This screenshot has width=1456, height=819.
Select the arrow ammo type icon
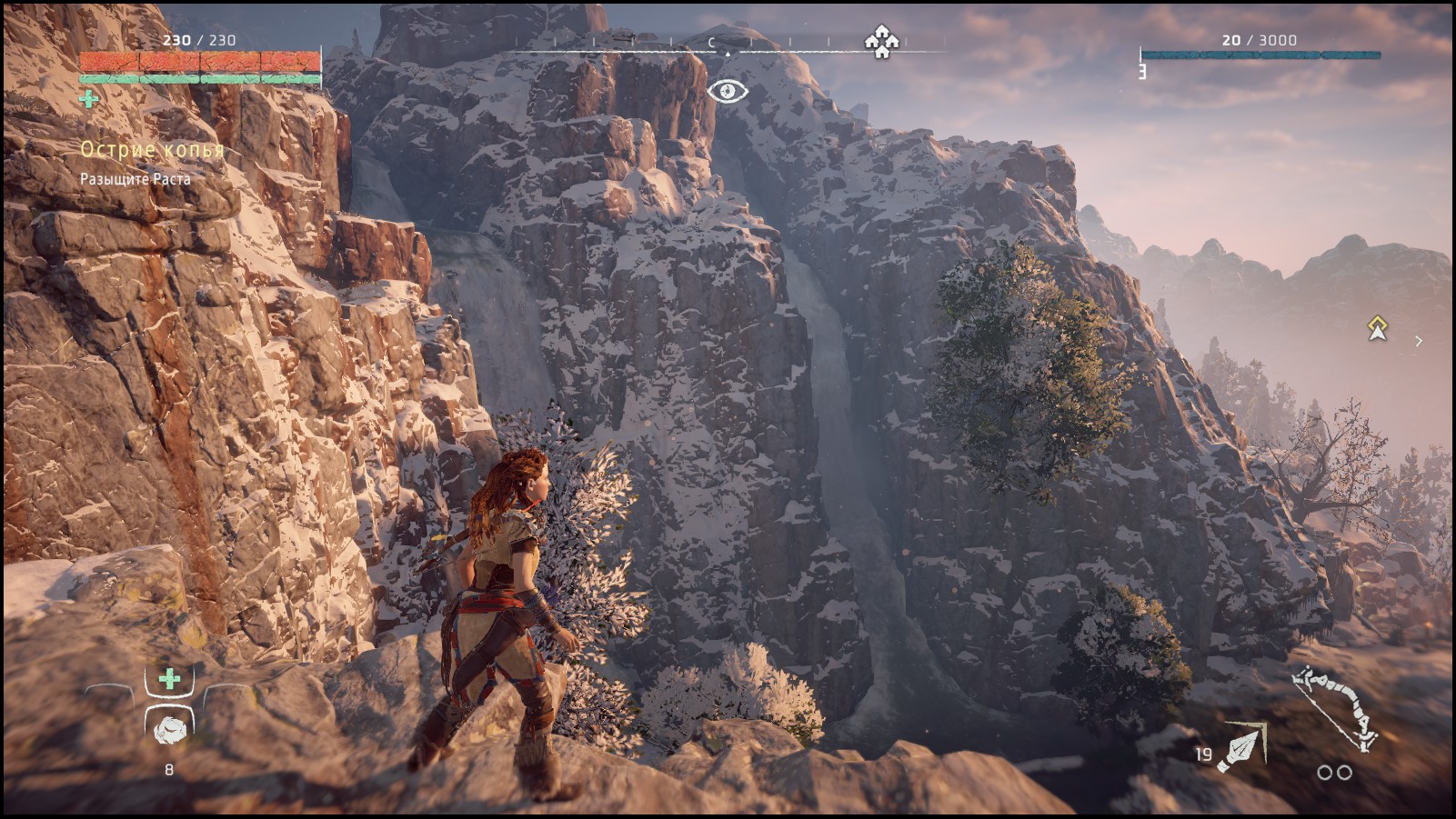[x=1242, y=748]
